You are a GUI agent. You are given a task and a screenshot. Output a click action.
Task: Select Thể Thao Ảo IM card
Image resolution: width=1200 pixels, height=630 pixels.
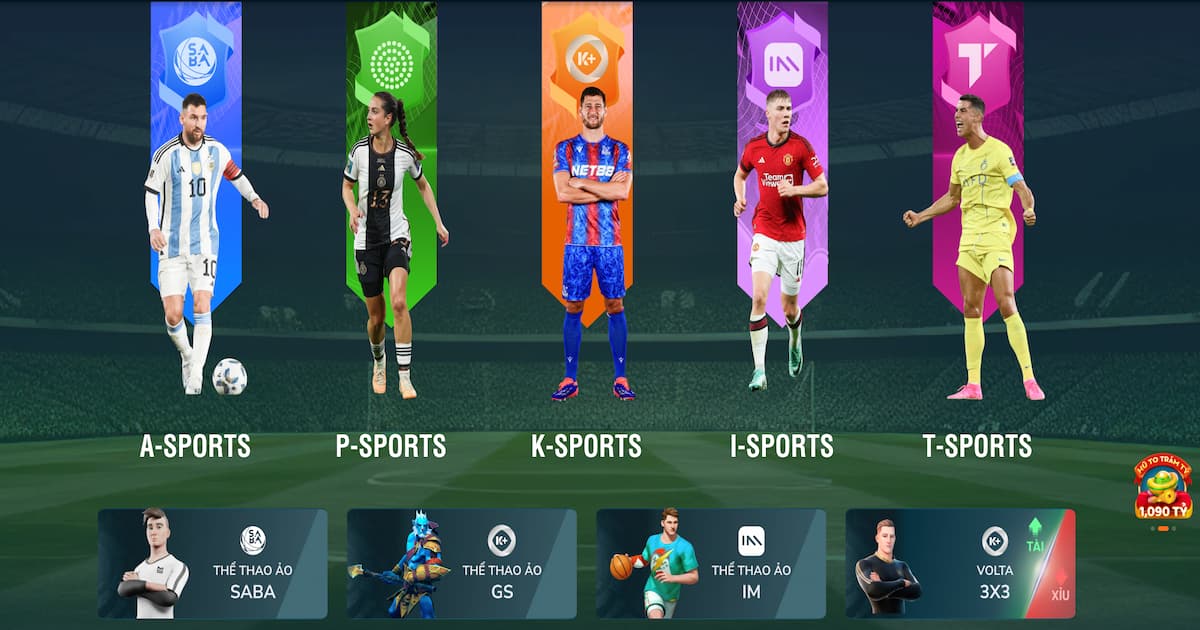click(x=711, y=564)
